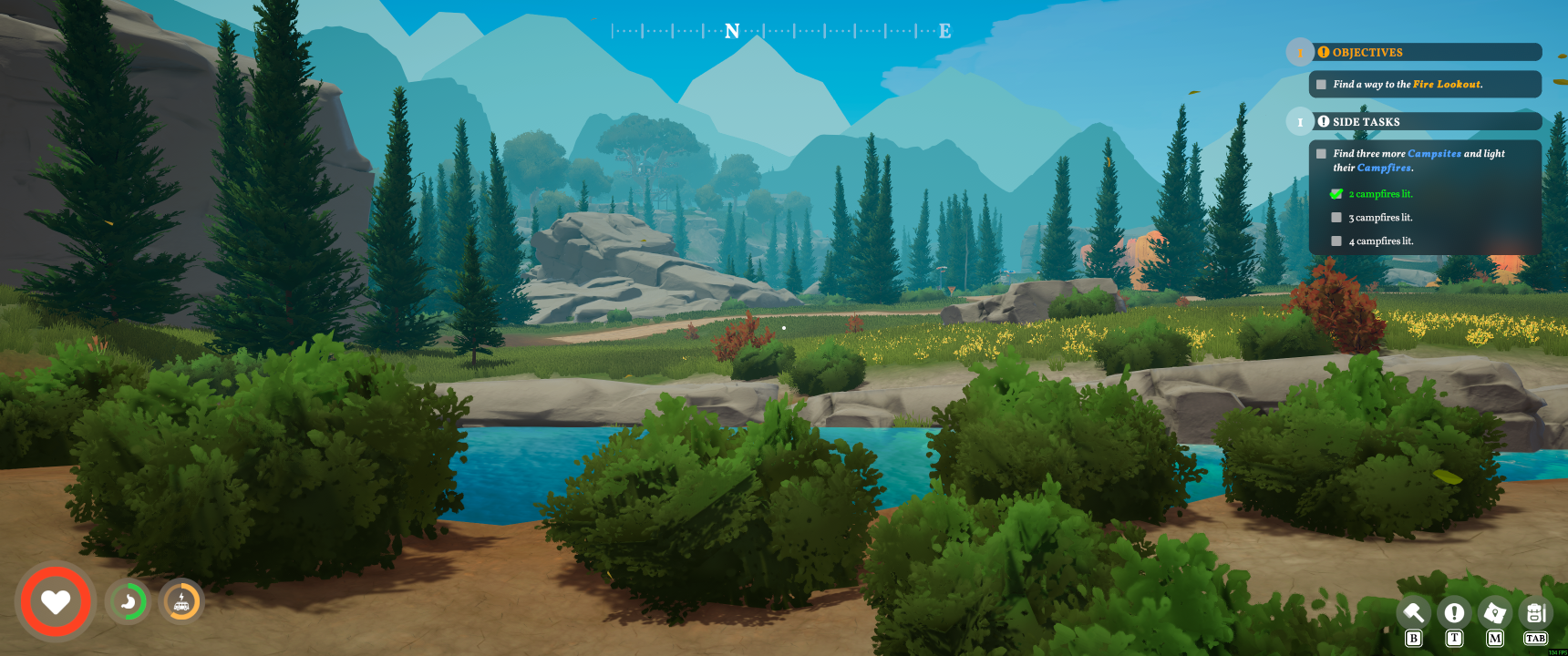The height and width of the screenshot is (656, 1568).
Task: Click the heart health indicator
Action: pyautogui.click(x=56, y=601)
